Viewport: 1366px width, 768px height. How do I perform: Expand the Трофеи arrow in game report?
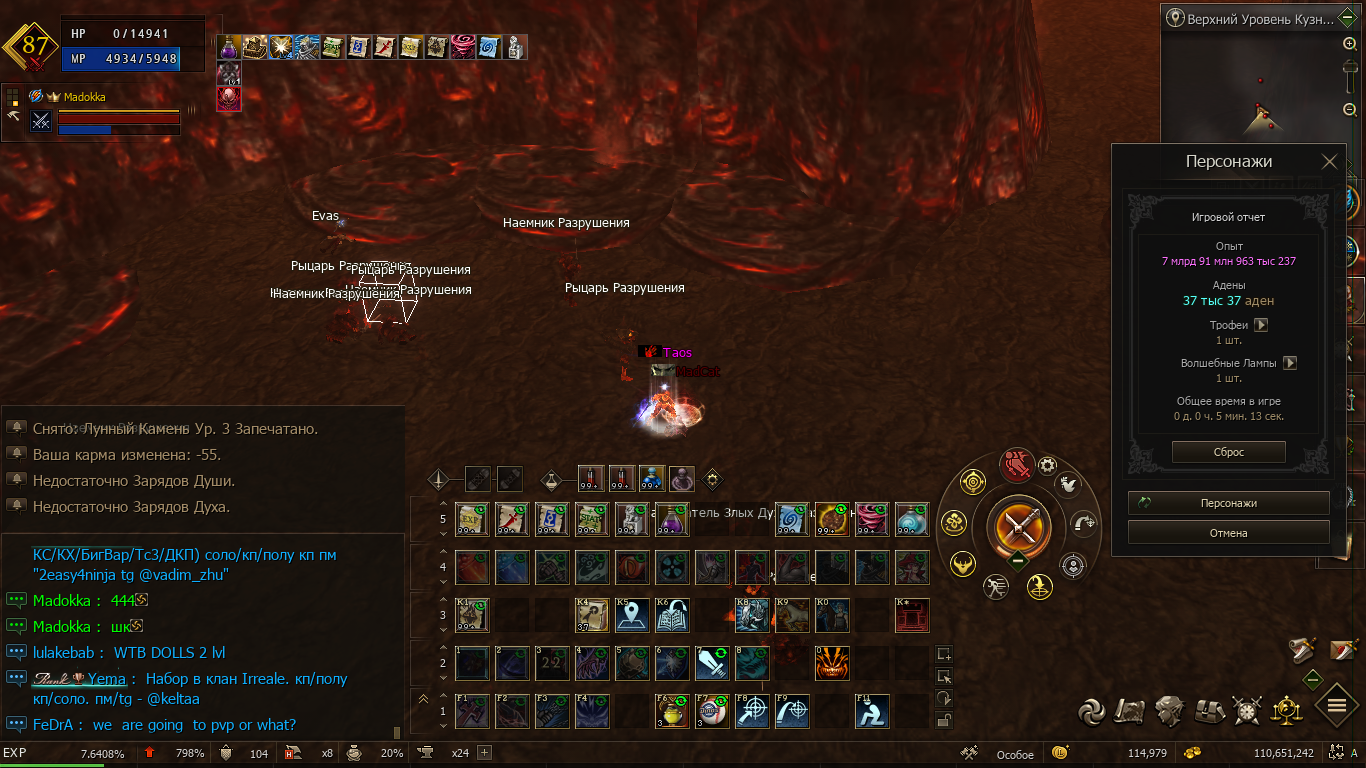click(x=1261, y=325)
